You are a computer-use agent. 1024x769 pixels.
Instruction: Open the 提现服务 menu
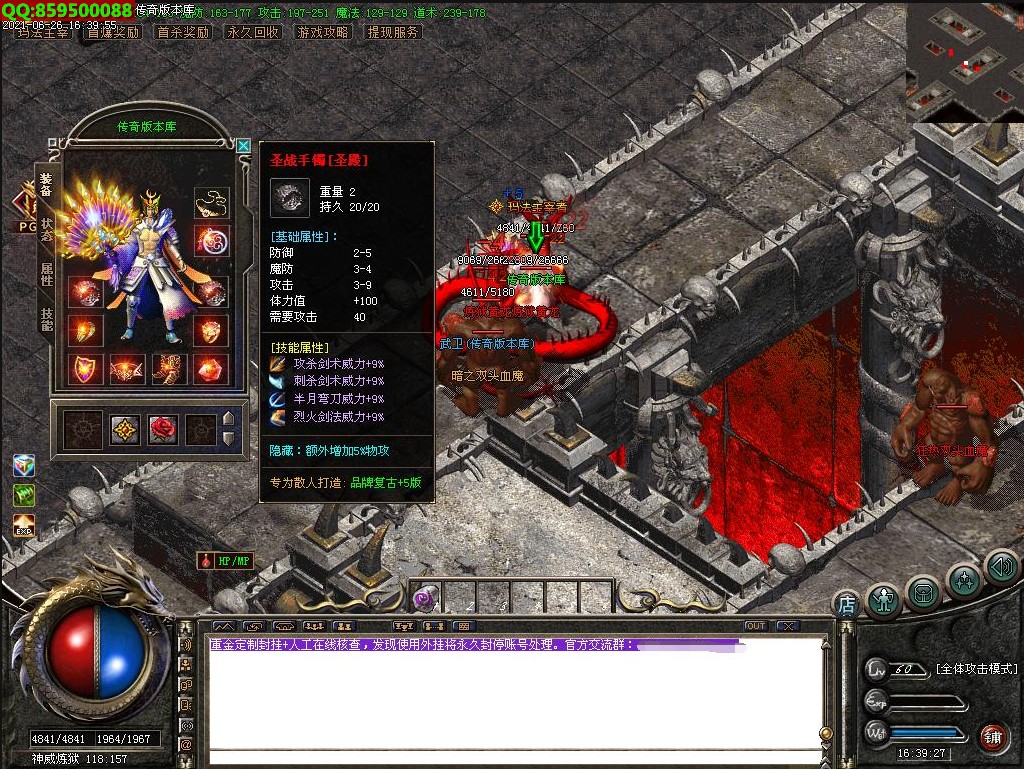coord(393,32)
